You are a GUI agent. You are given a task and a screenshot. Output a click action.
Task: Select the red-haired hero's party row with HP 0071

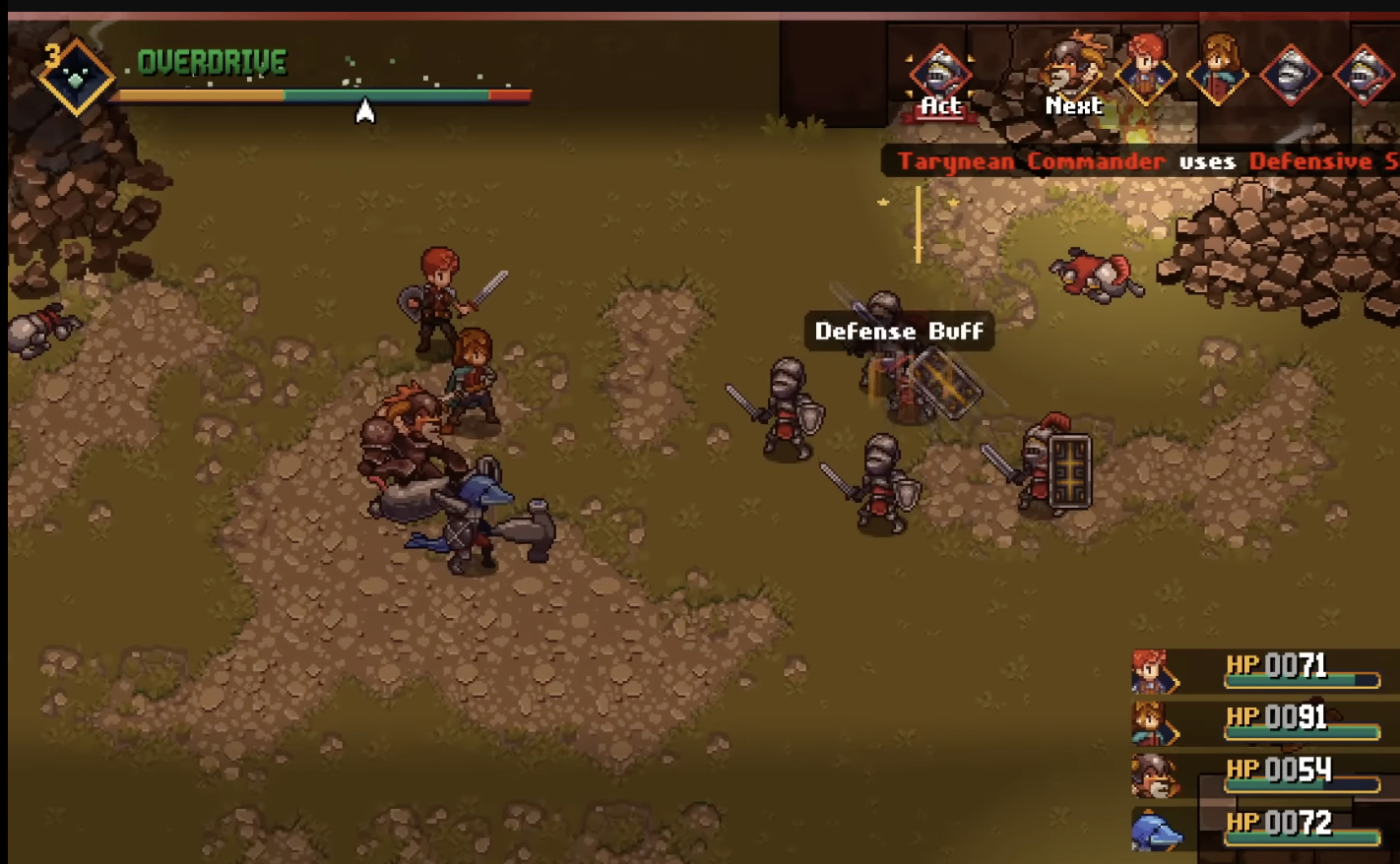pos(1258,671)
